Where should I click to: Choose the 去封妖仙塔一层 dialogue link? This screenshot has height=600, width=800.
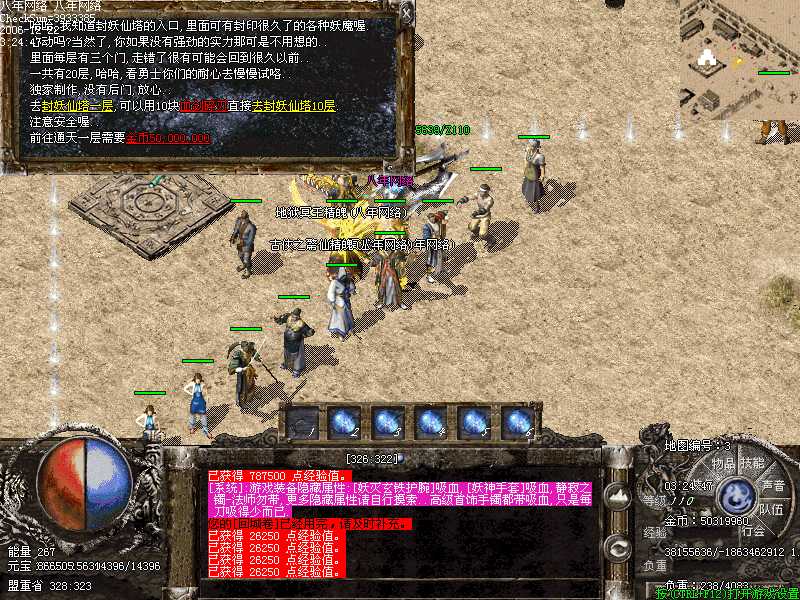click(x=74, y=106)
